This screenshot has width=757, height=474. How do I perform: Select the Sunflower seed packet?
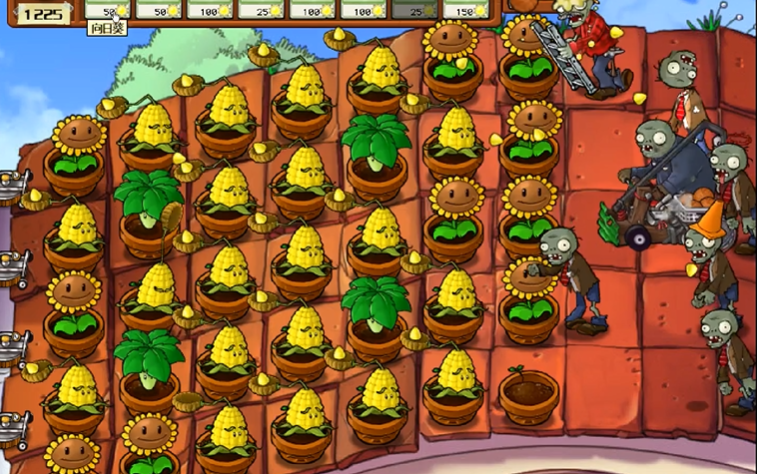(x=107, y=10)
